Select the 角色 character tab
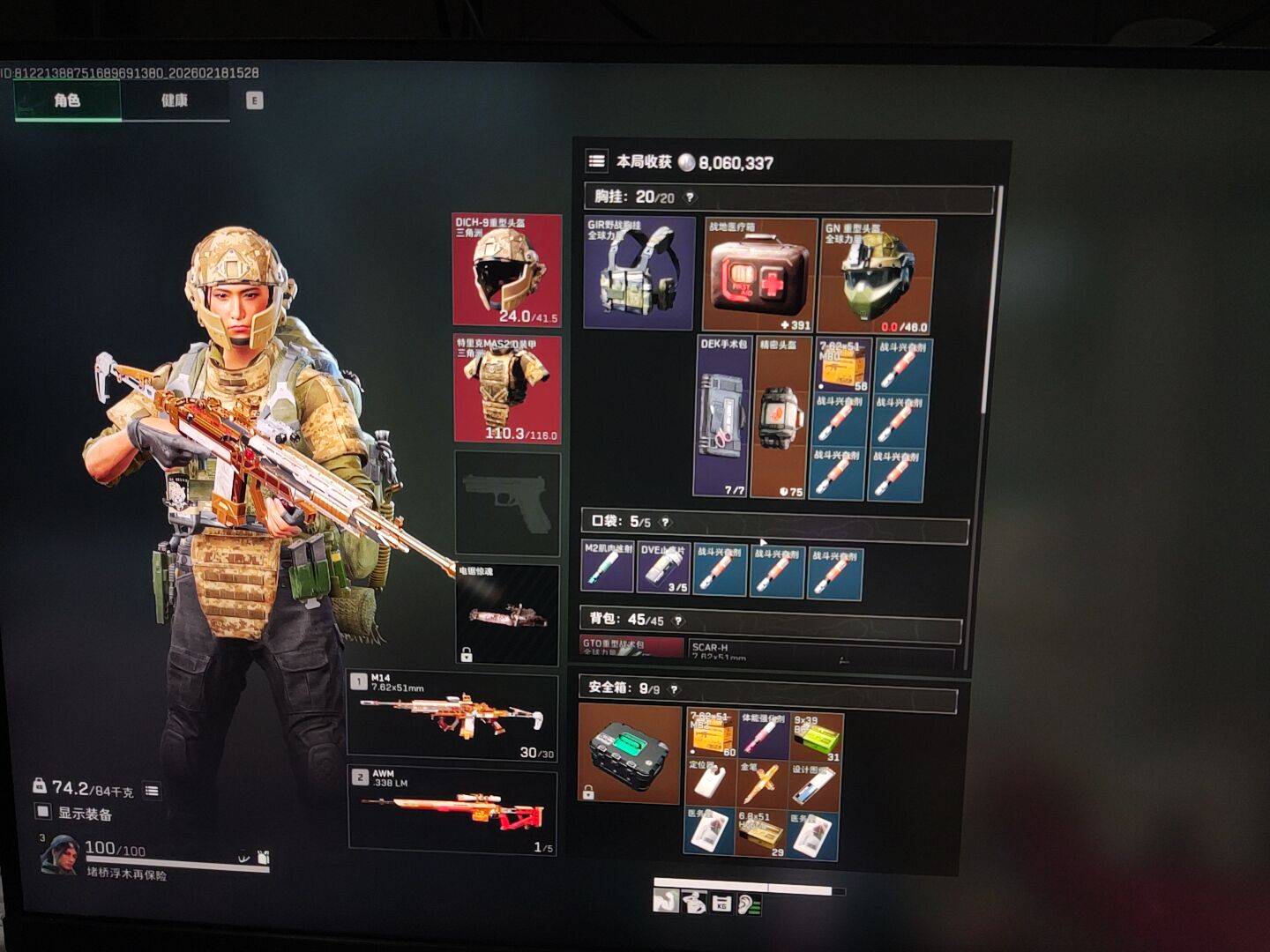The image size is (1270, 952). (x=67, y=100)
